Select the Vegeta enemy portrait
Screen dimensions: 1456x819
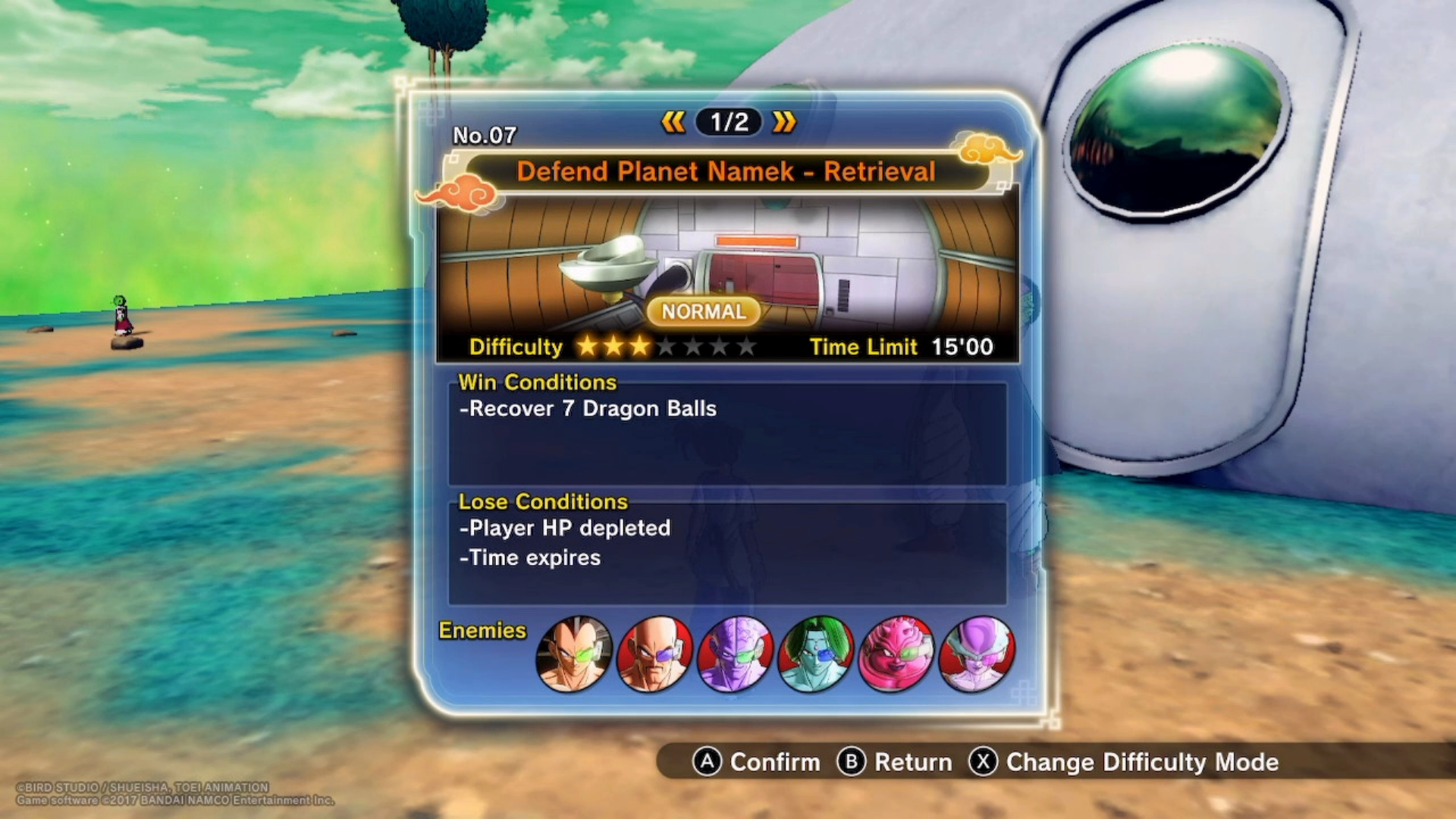(x=573, y=654)
